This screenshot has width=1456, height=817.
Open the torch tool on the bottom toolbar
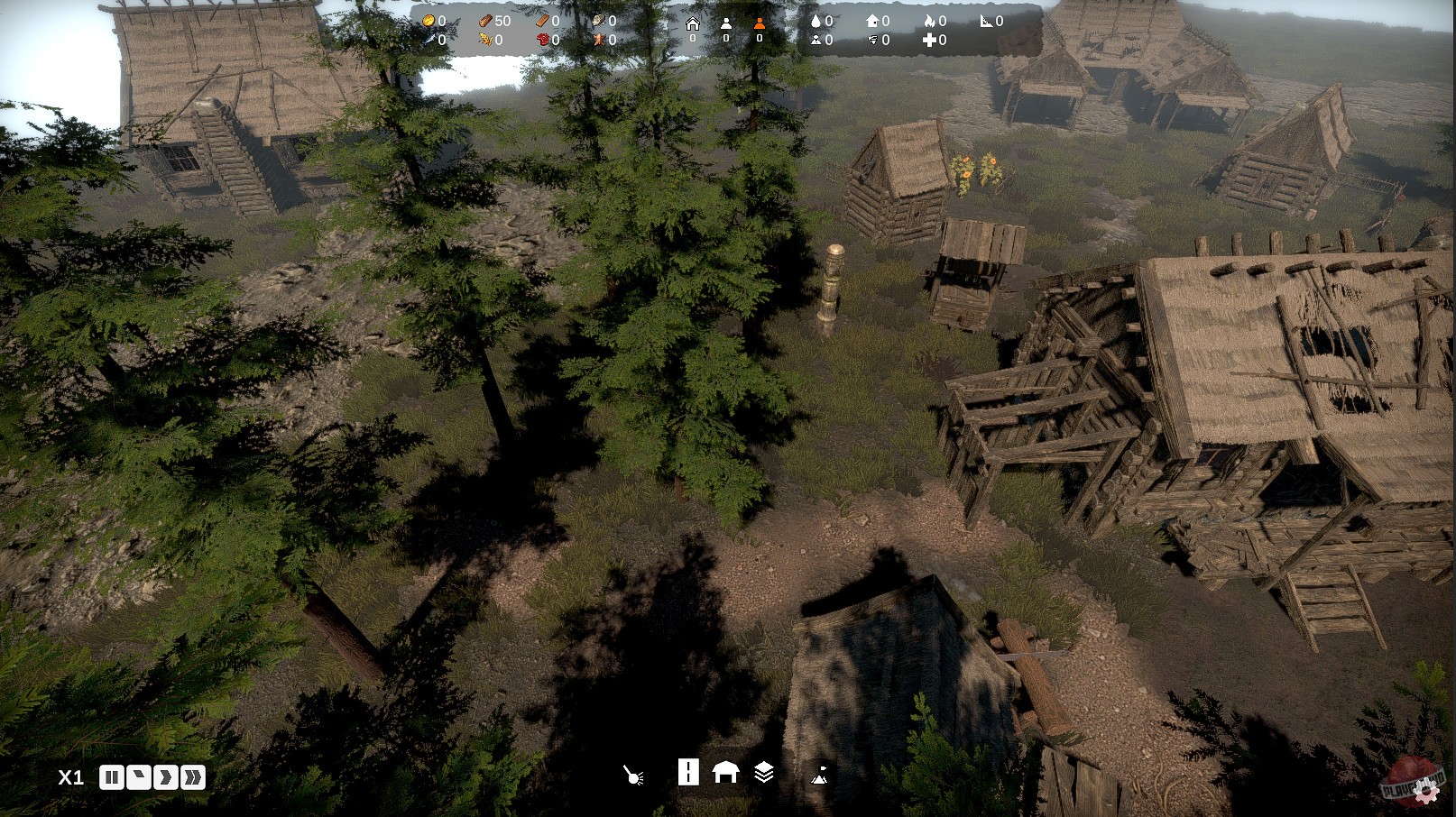(631, 776)
